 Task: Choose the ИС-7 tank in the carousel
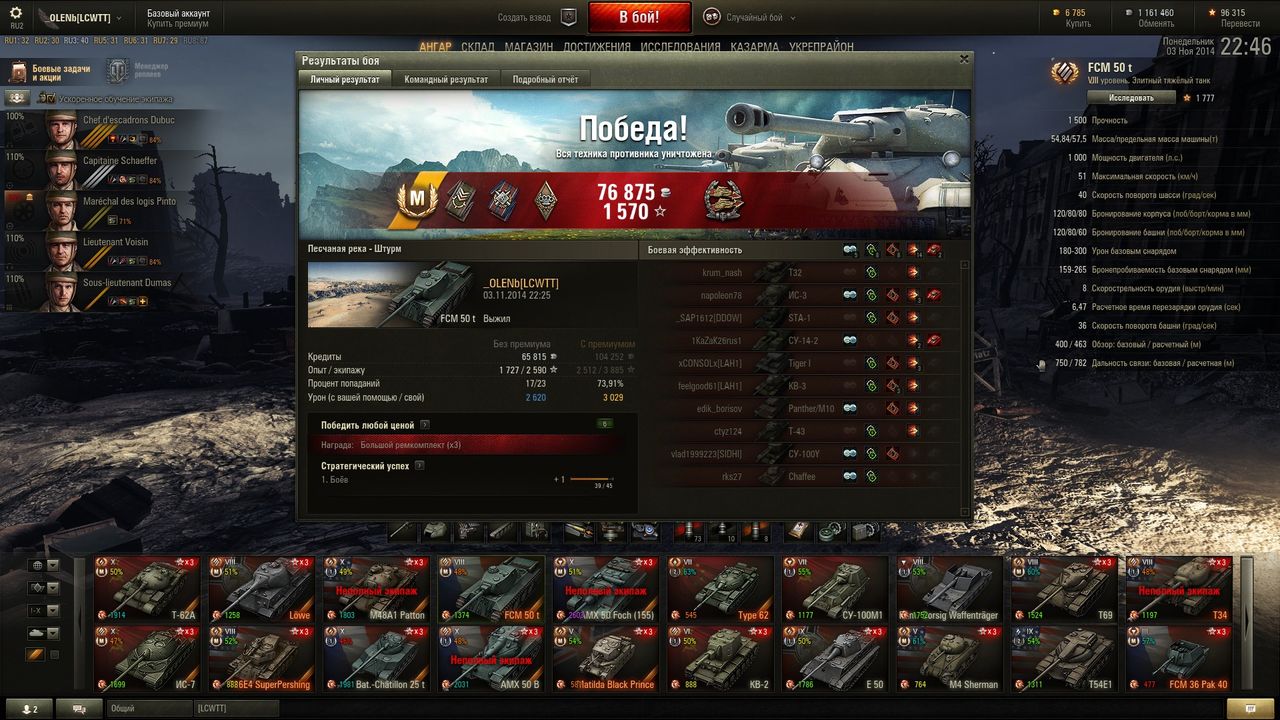click(147, 658)
